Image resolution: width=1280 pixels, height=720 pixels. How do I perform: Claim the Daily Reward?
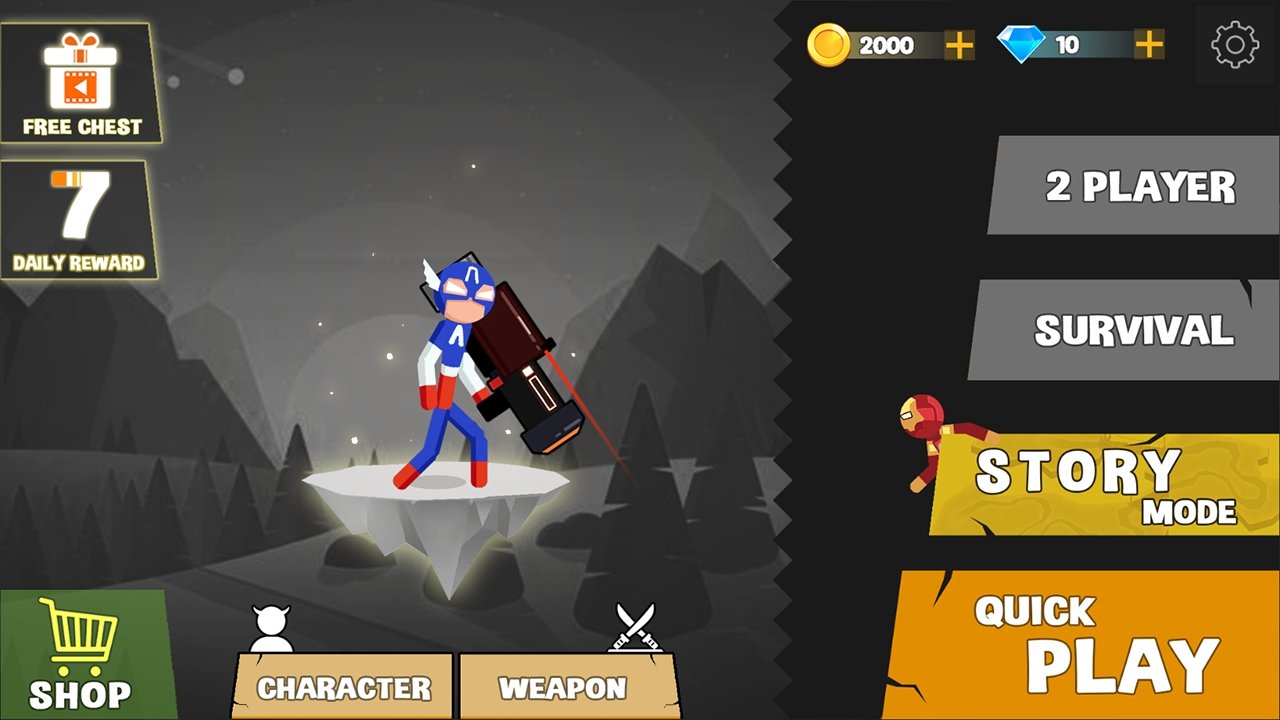coord(78,220)
